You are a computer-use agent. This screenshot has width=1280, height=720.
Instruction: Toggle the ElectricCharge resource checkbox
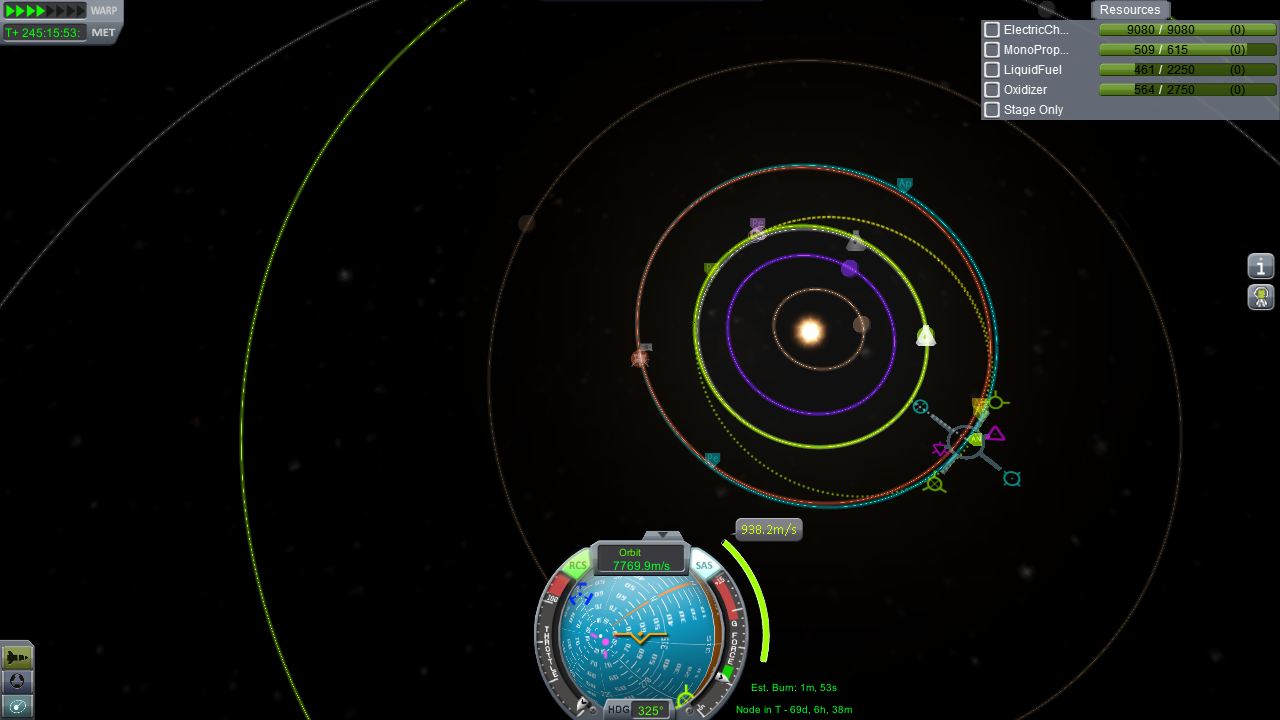tap(992, 30)
